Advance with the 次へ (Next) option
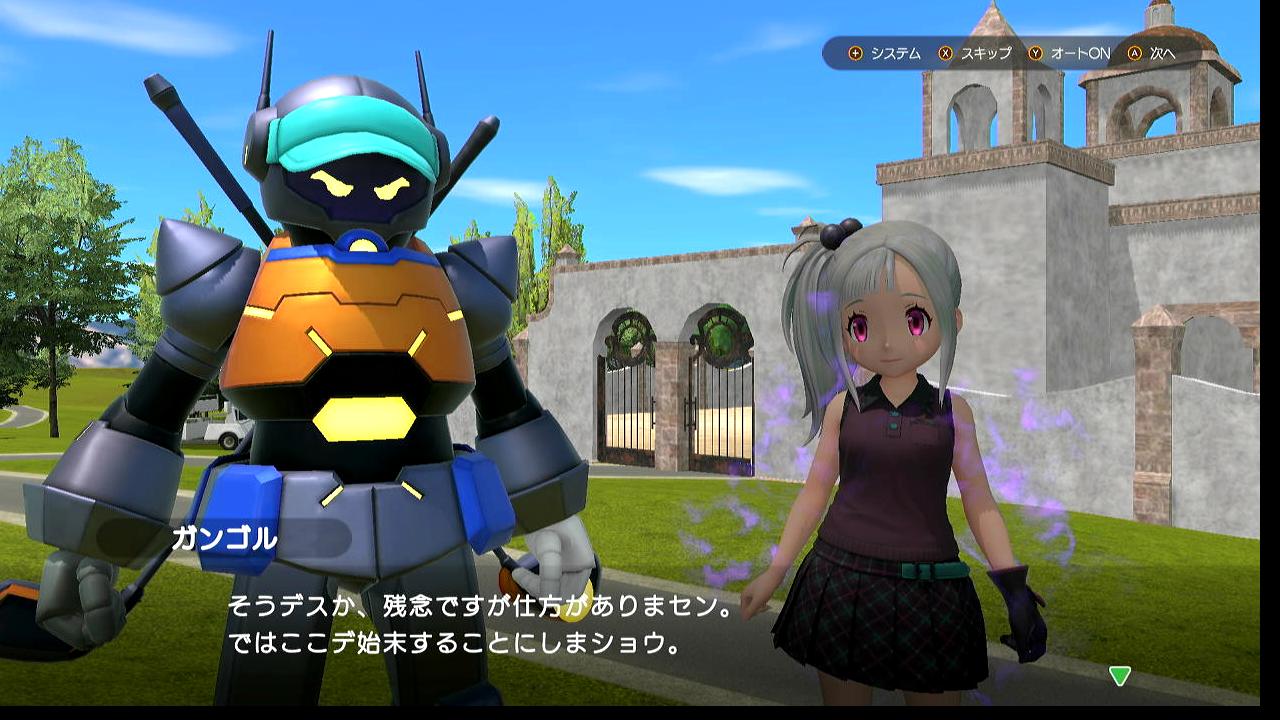Screen dimensions: 1280x720 (x=1152, y=53)
